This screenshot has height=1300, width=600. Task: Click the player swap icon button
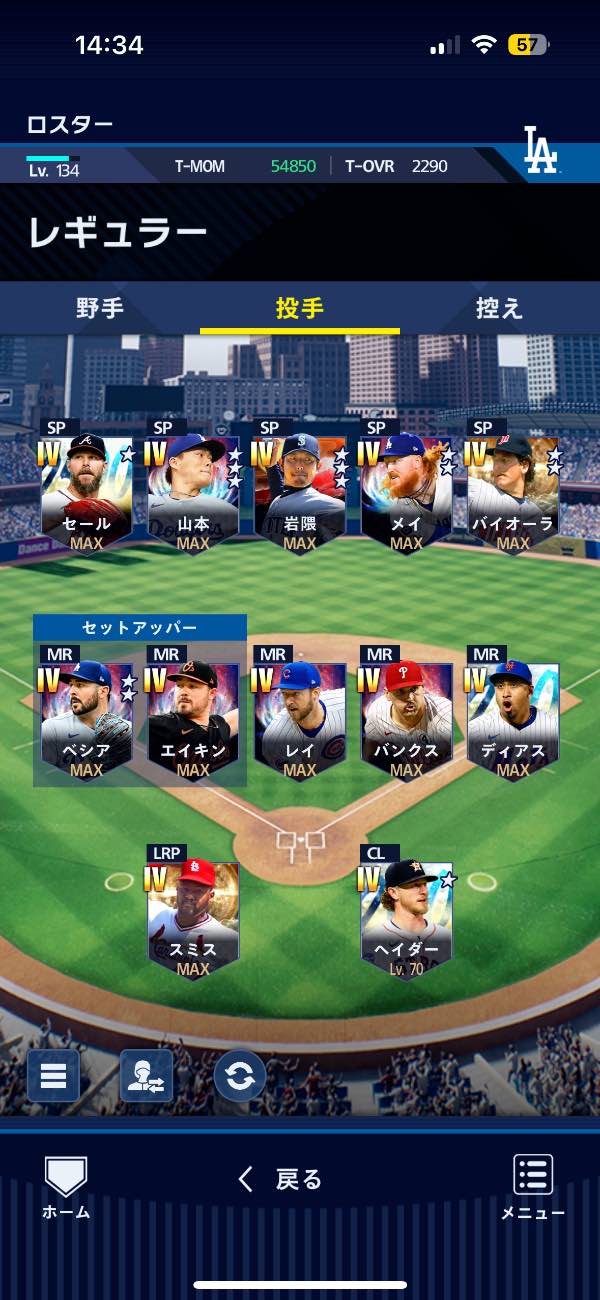tap(146, 1076)
